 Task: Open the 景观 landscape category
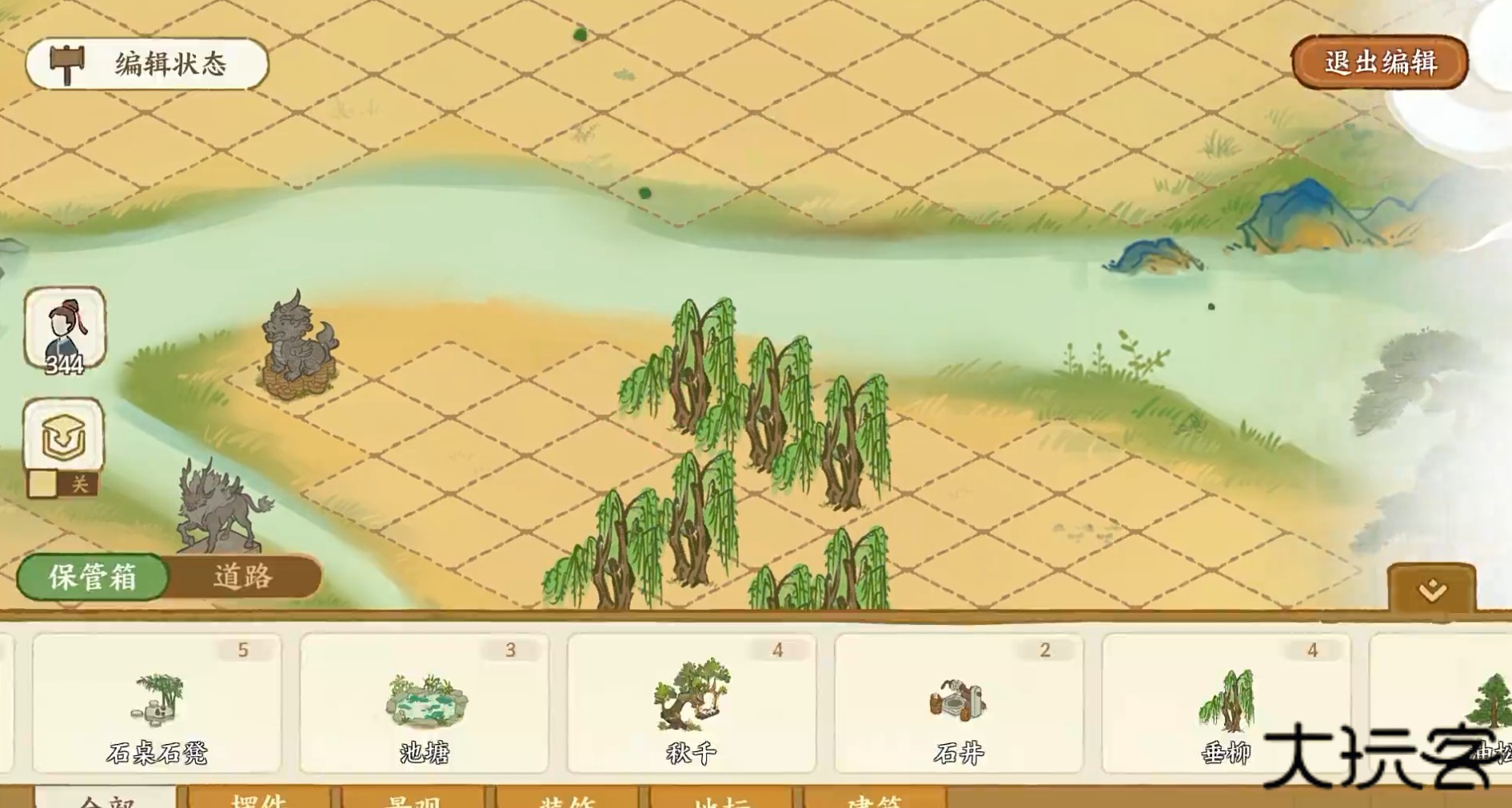[x=413, y=799]
